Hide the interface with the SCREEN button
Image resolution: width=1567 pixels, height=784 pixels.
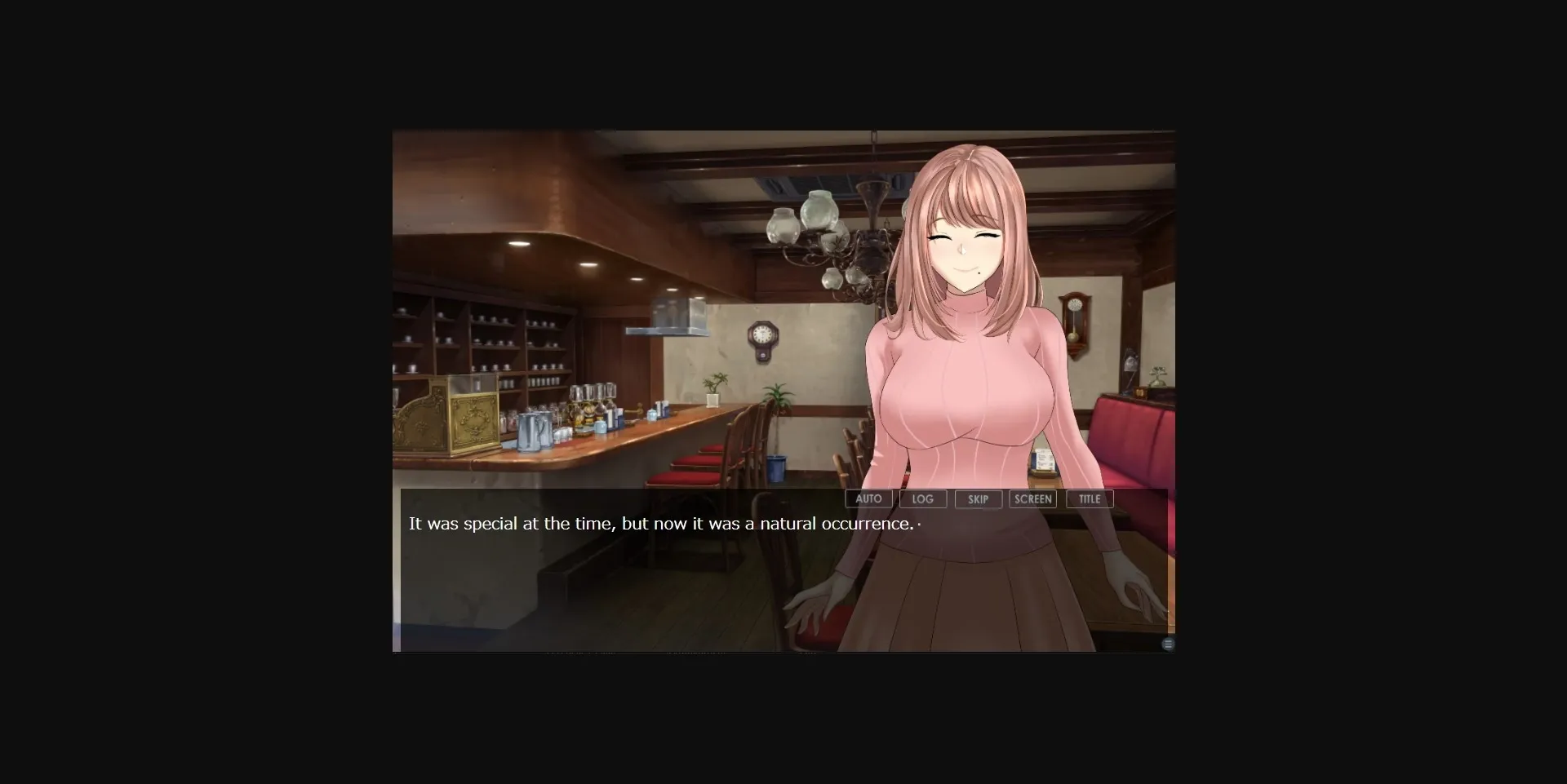coord(1033,498)
